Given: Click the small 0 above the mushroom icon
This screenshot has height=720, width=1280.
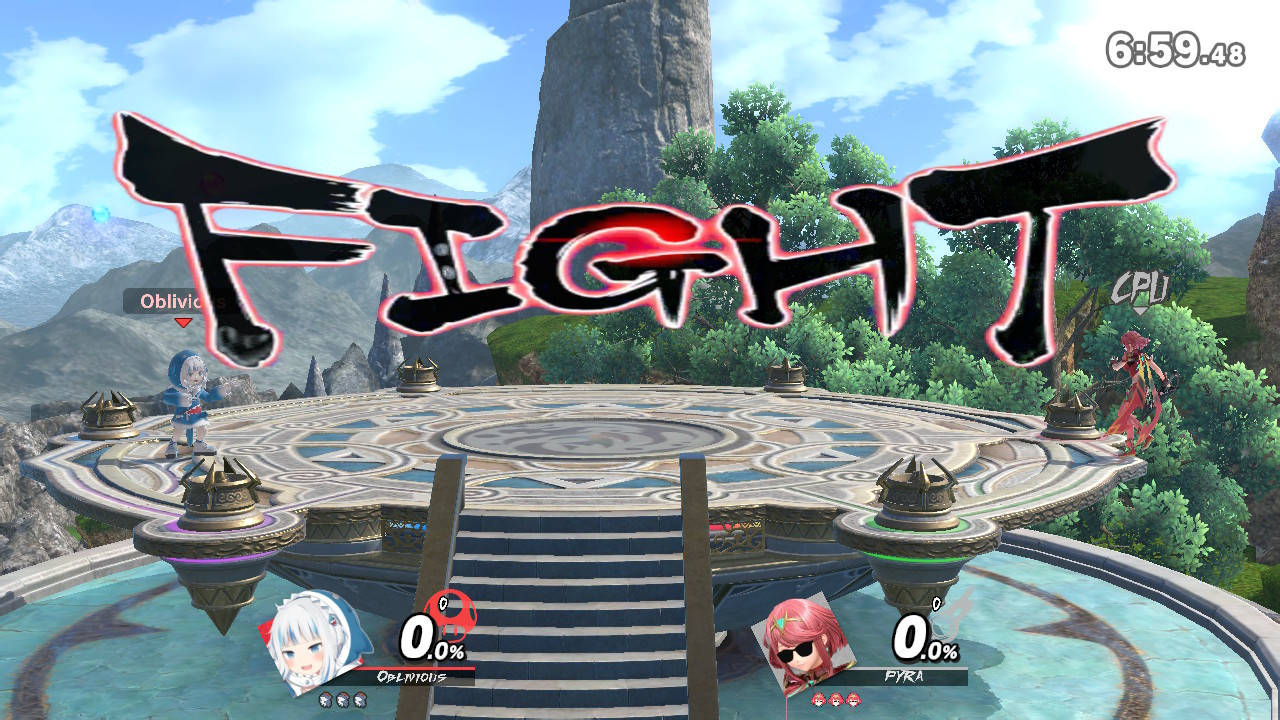Looking at the screenshot, I should click(443, 603).
